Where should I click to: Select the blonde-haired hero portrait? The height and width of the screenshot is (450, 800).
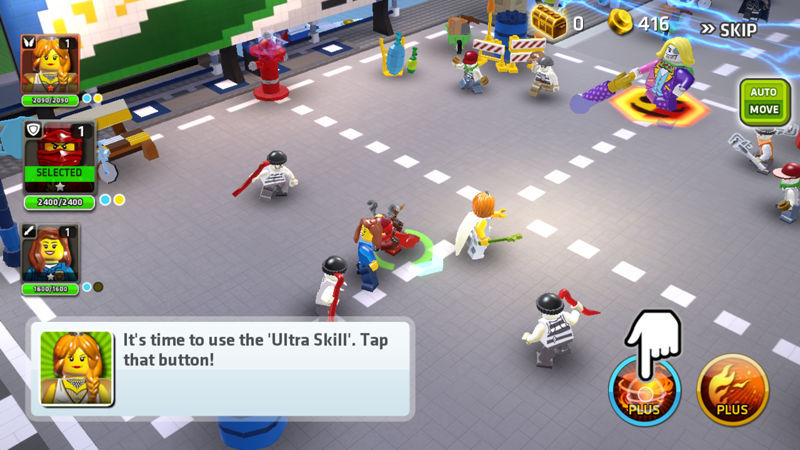point(50,64)
